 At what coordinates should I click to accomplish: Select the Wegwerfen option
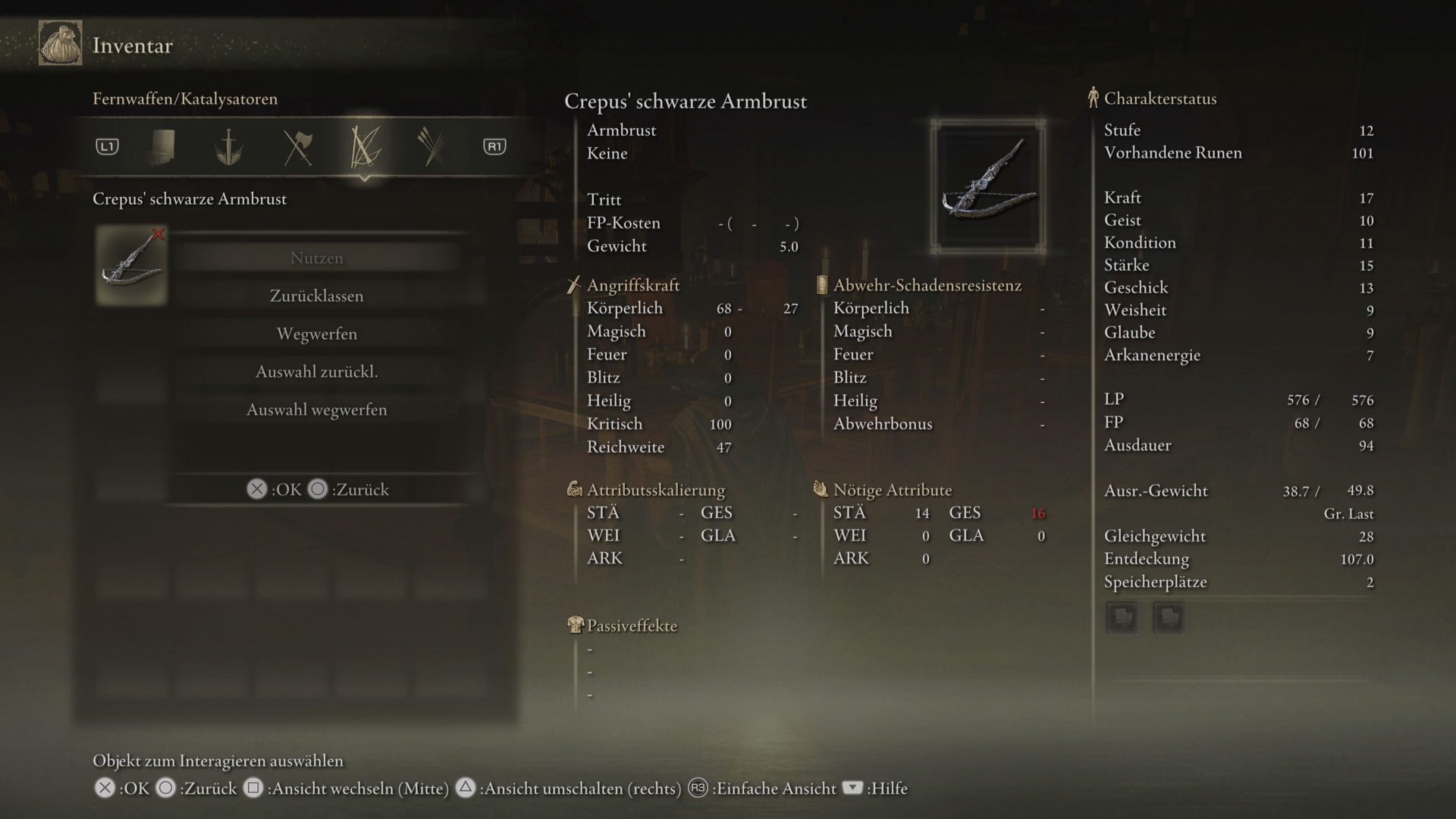[x=316, y=334]
